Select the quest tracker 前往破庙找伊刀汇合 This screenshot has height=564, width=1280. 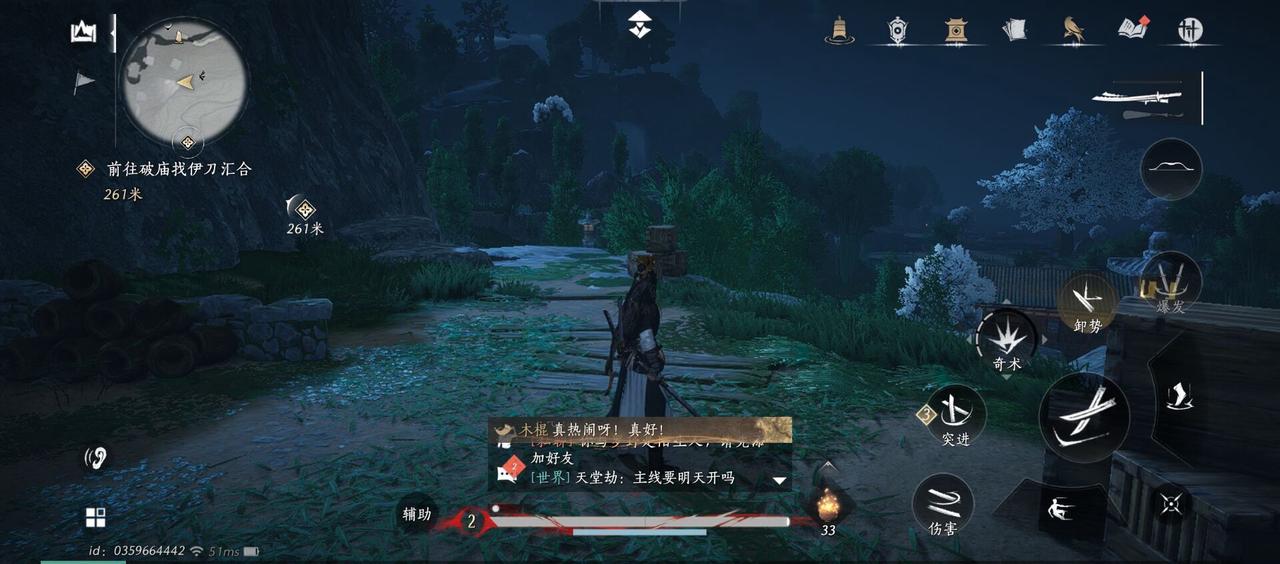178,169
